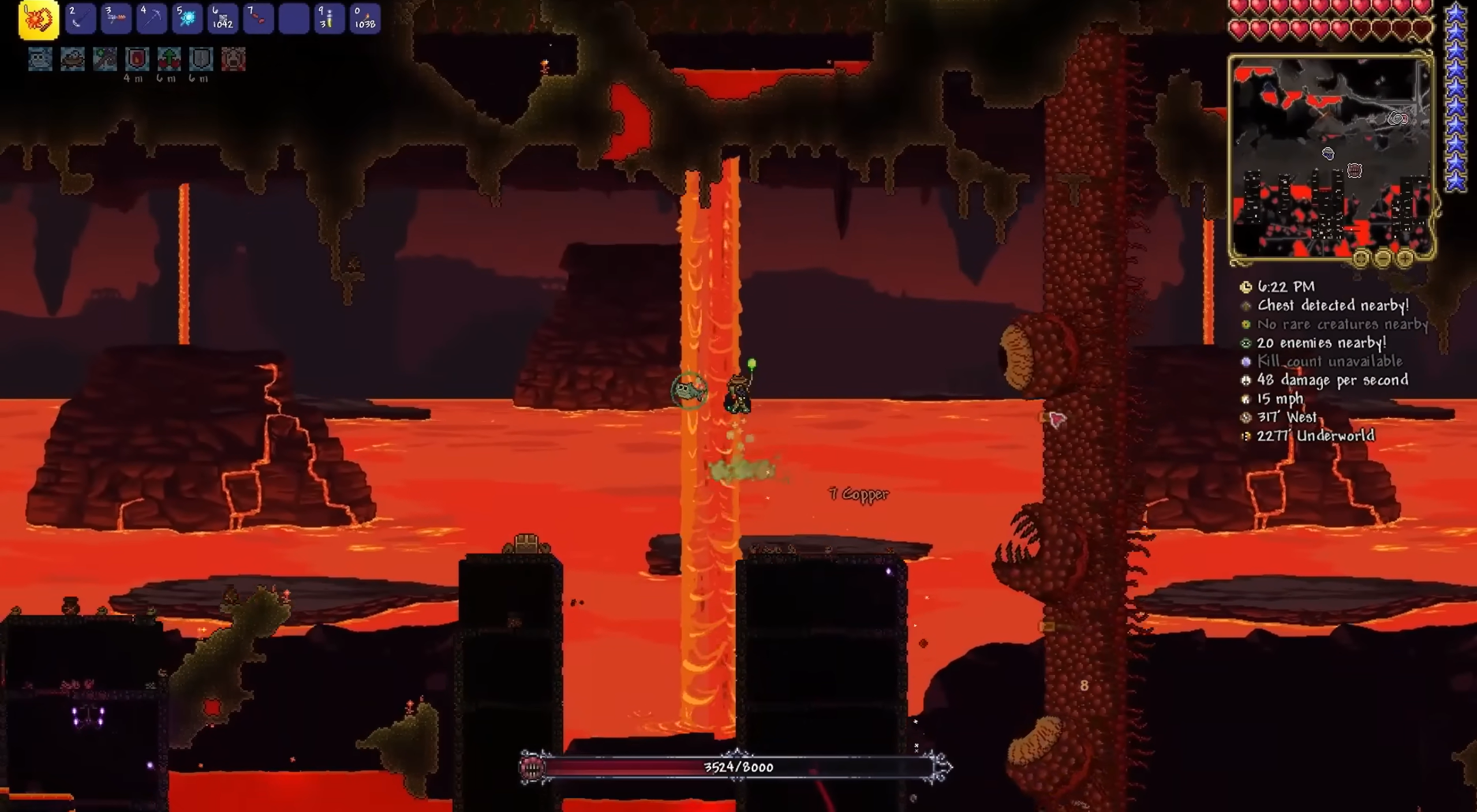Click the red fire shield buff icon
Viewport: 1477px width, 812px height.
137,59
